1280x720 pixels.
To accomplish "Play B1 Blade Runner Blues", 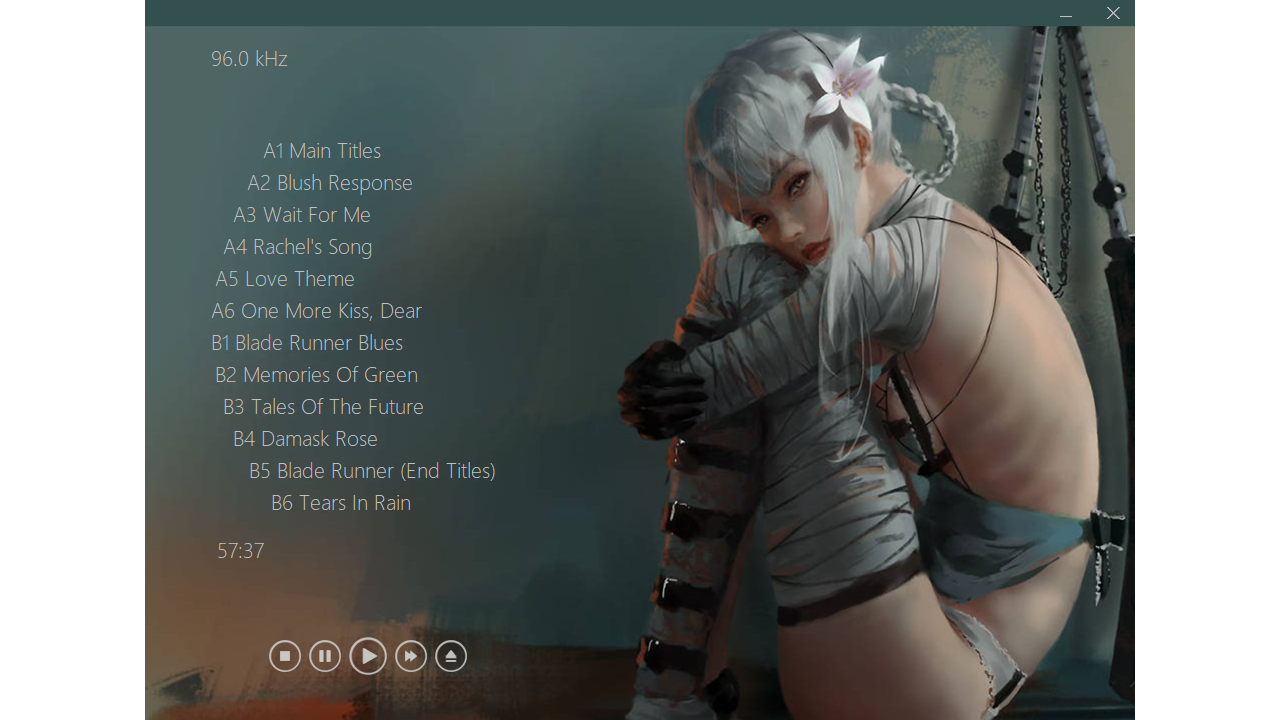I will pyautogui.click(x=307, y=343).
